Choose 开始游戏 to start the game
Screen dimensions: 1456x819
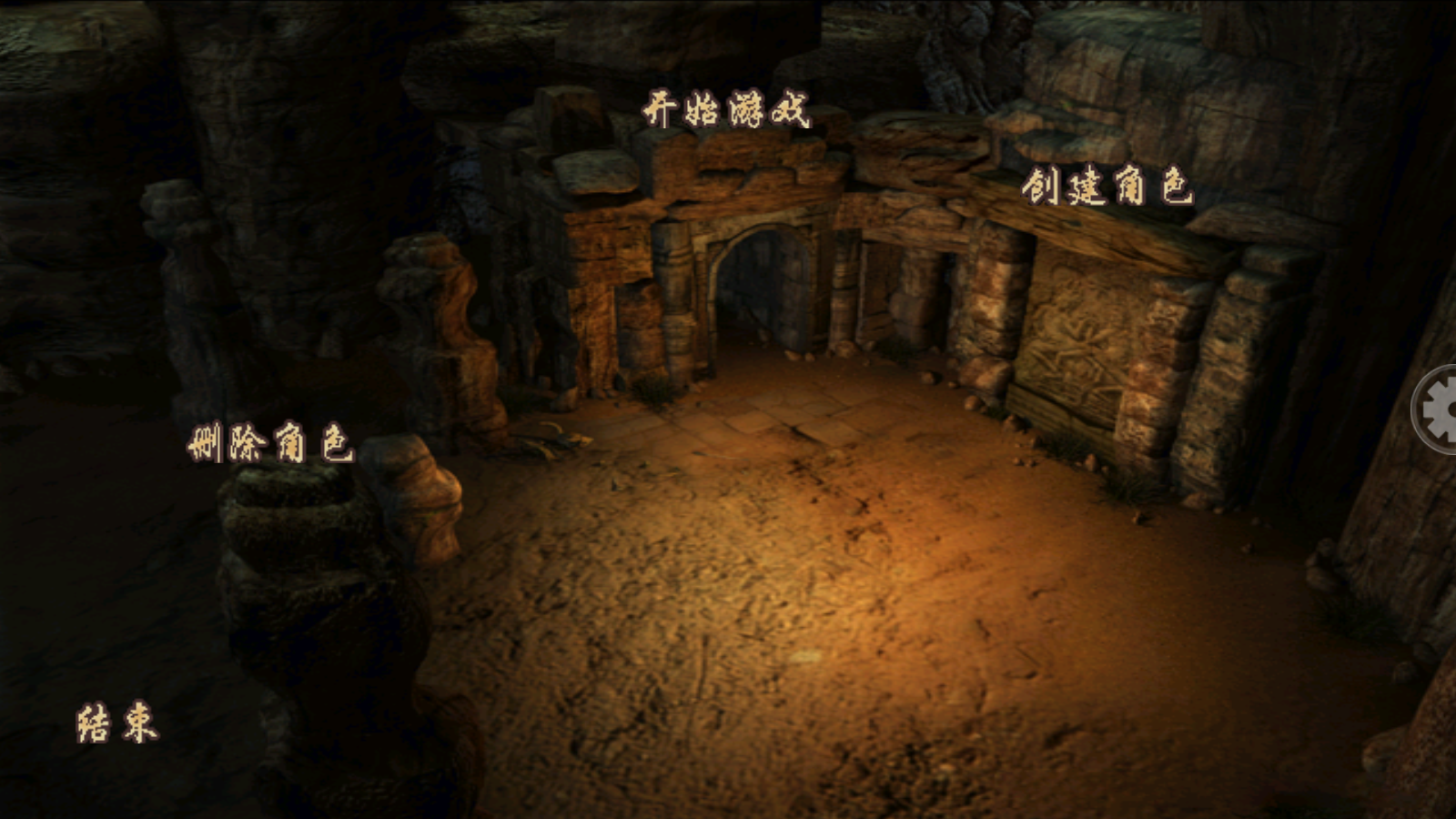(x=726, y=111)
